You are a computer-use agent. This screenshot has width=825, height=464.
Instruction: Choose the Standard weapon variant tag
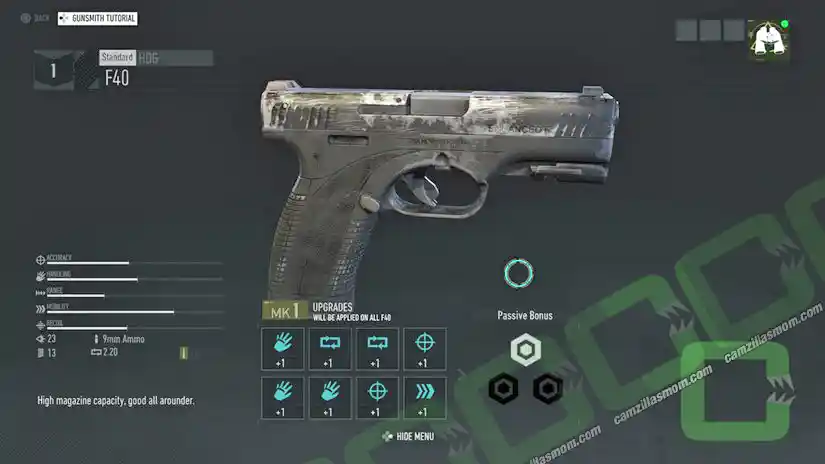(117, 58)
